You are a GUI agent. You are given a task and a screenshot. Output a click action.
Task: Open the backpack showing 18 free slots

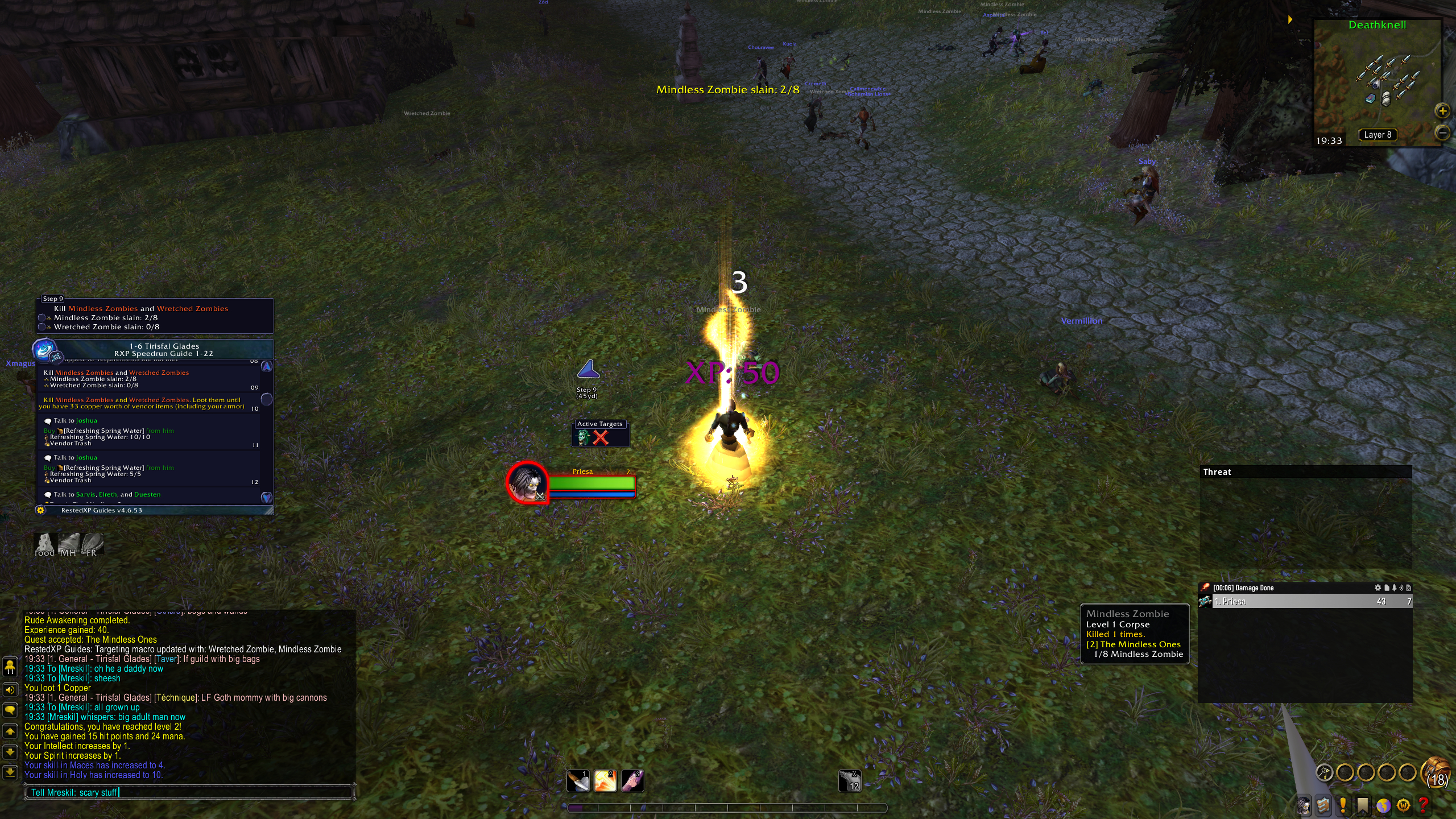pyautogui.click(x=1436, y=773)
